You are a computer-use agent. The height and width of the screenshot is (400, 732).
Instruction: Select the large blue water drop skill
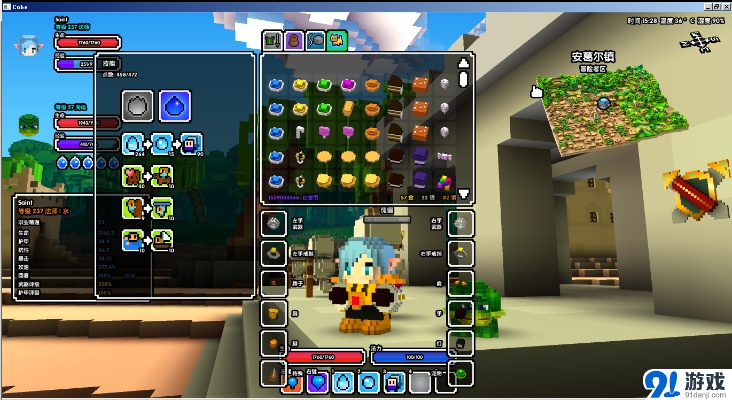point(175,104)
